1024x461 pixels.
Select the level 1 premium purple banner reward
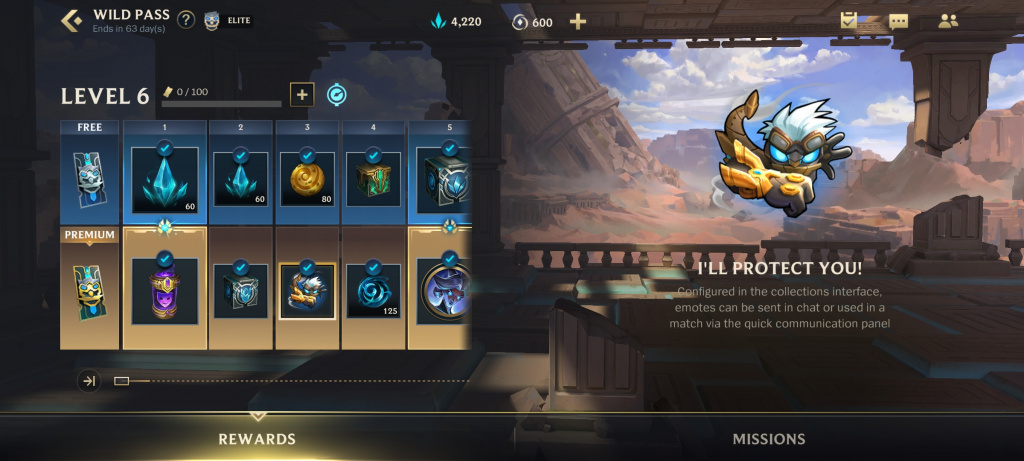(x=165, y=290)
